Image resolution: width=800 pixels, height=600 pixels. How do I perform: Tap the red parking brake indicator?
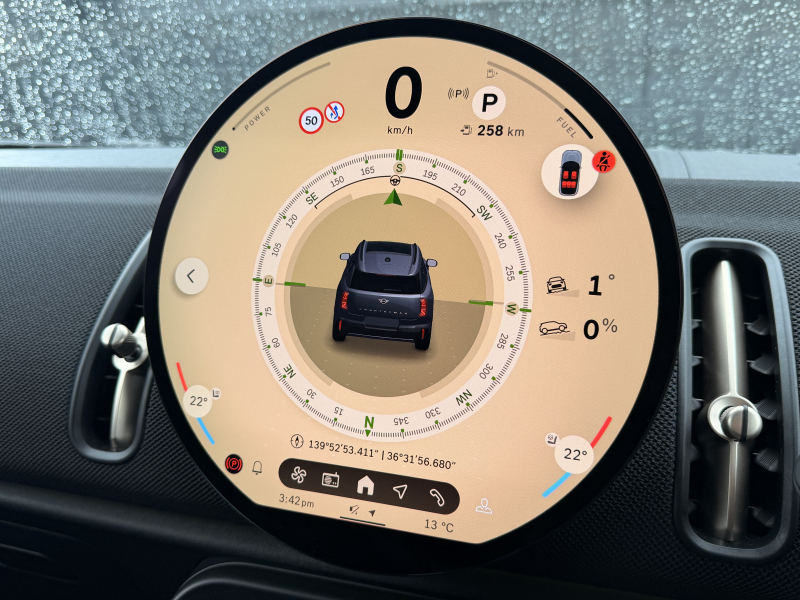pyautogui.click(x=235, y=463)
